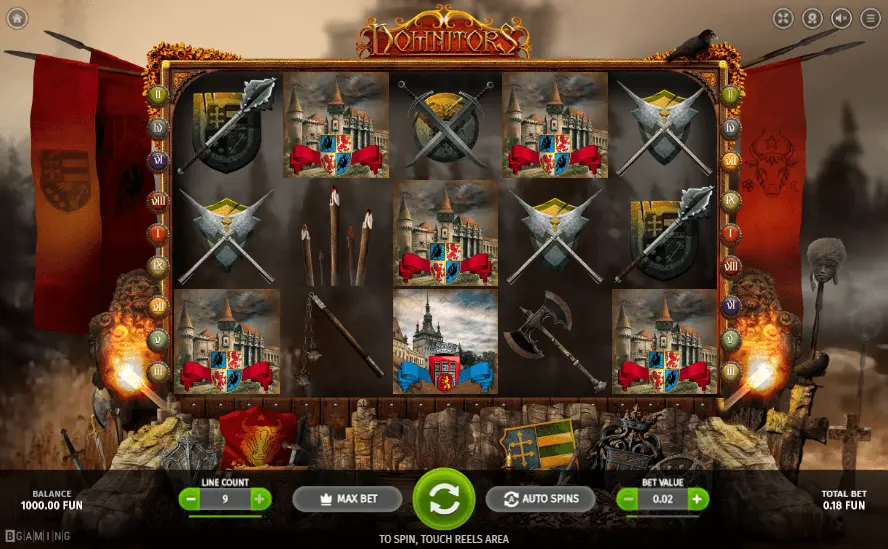This screenshot has width=888, height=549.
Task: Increase the line count with plus
Action: pos(260,498)
